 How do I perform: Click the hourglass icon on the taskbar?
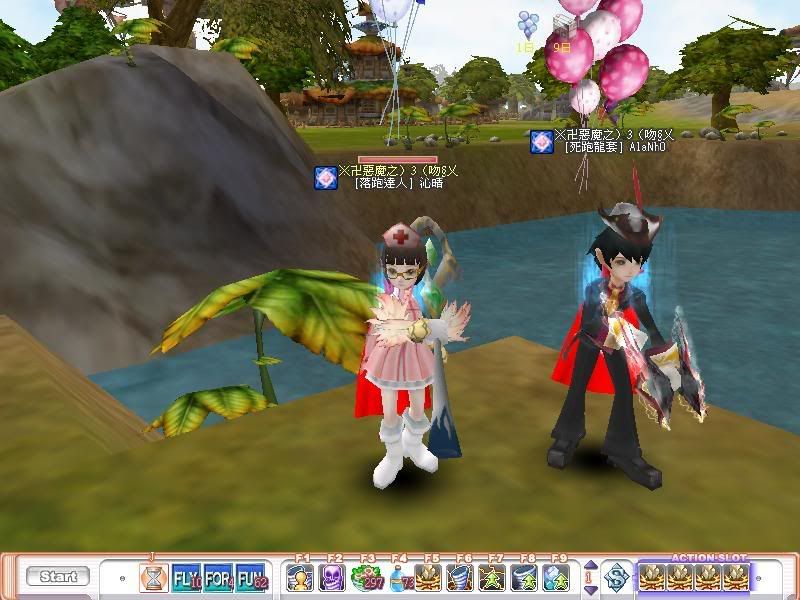(153, 577)
